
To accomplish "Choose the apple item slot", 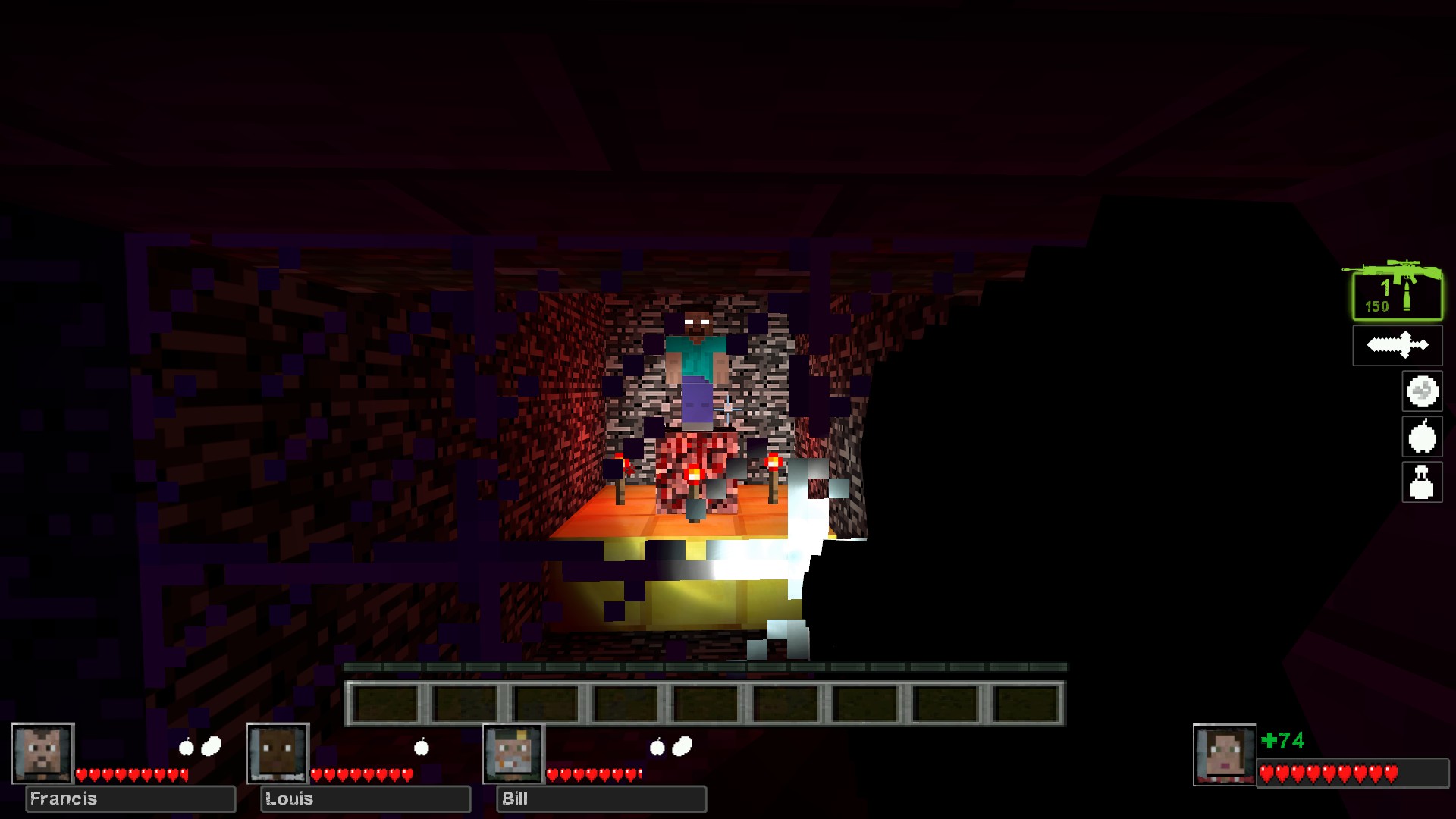I will click(1422, 437).
